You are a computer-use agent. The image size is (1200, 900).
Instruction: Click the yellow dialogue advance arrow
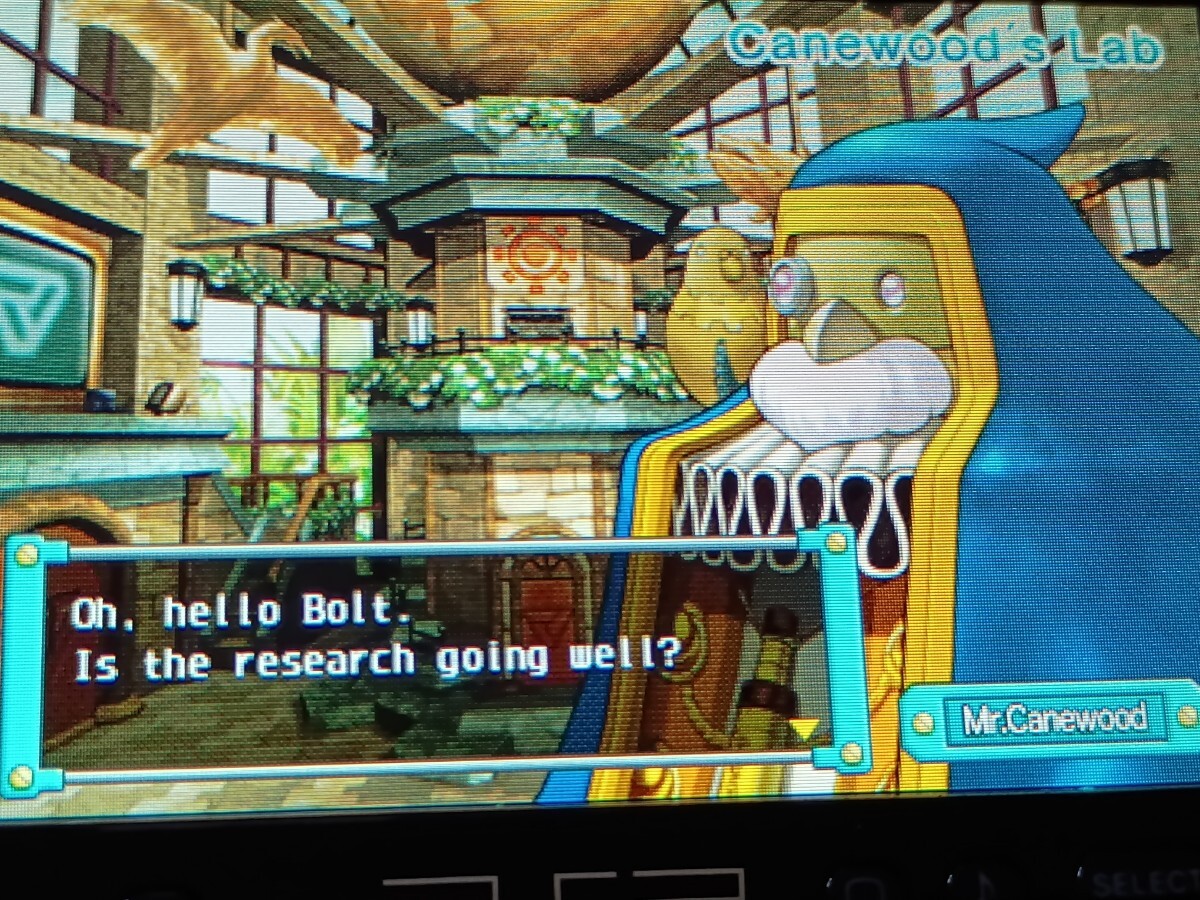[804, 728]
